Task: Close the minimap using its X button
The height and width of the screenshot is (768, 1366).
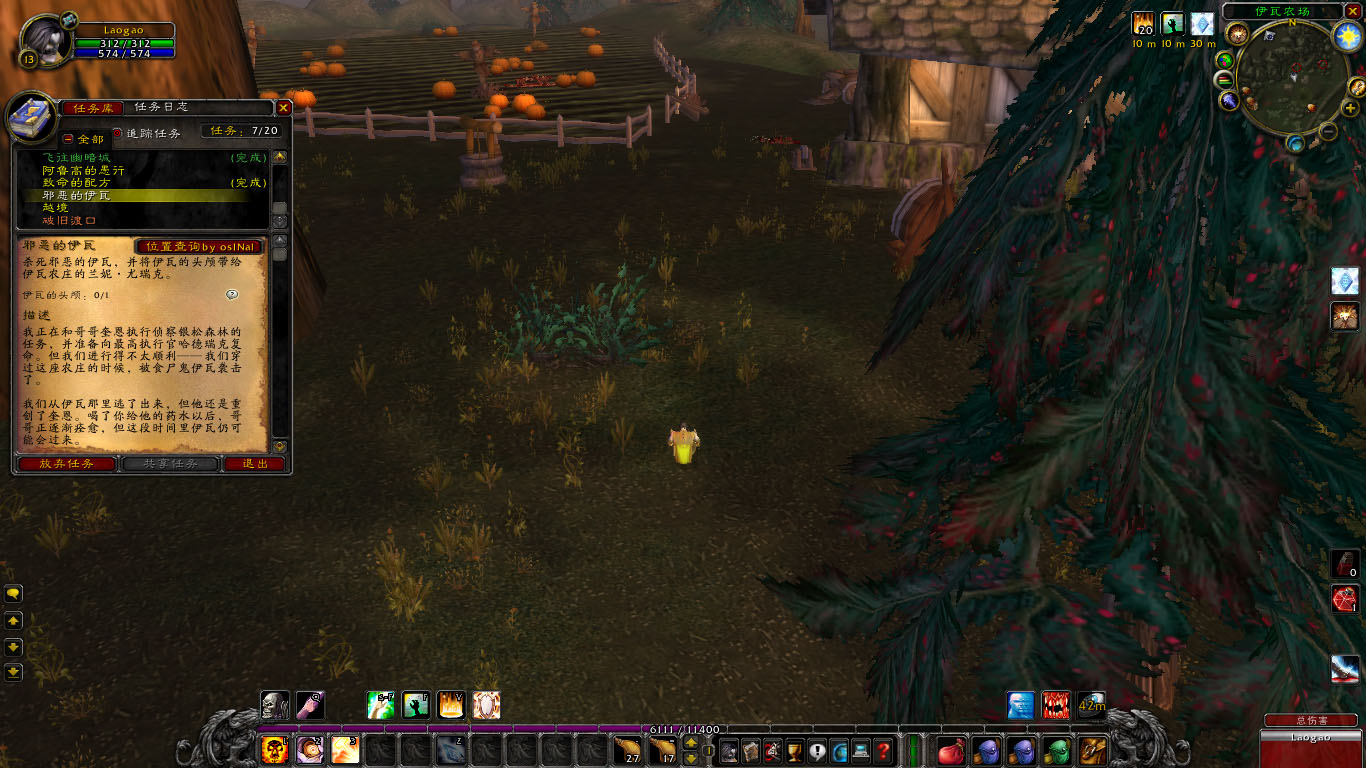Action: click(1352, 11)
